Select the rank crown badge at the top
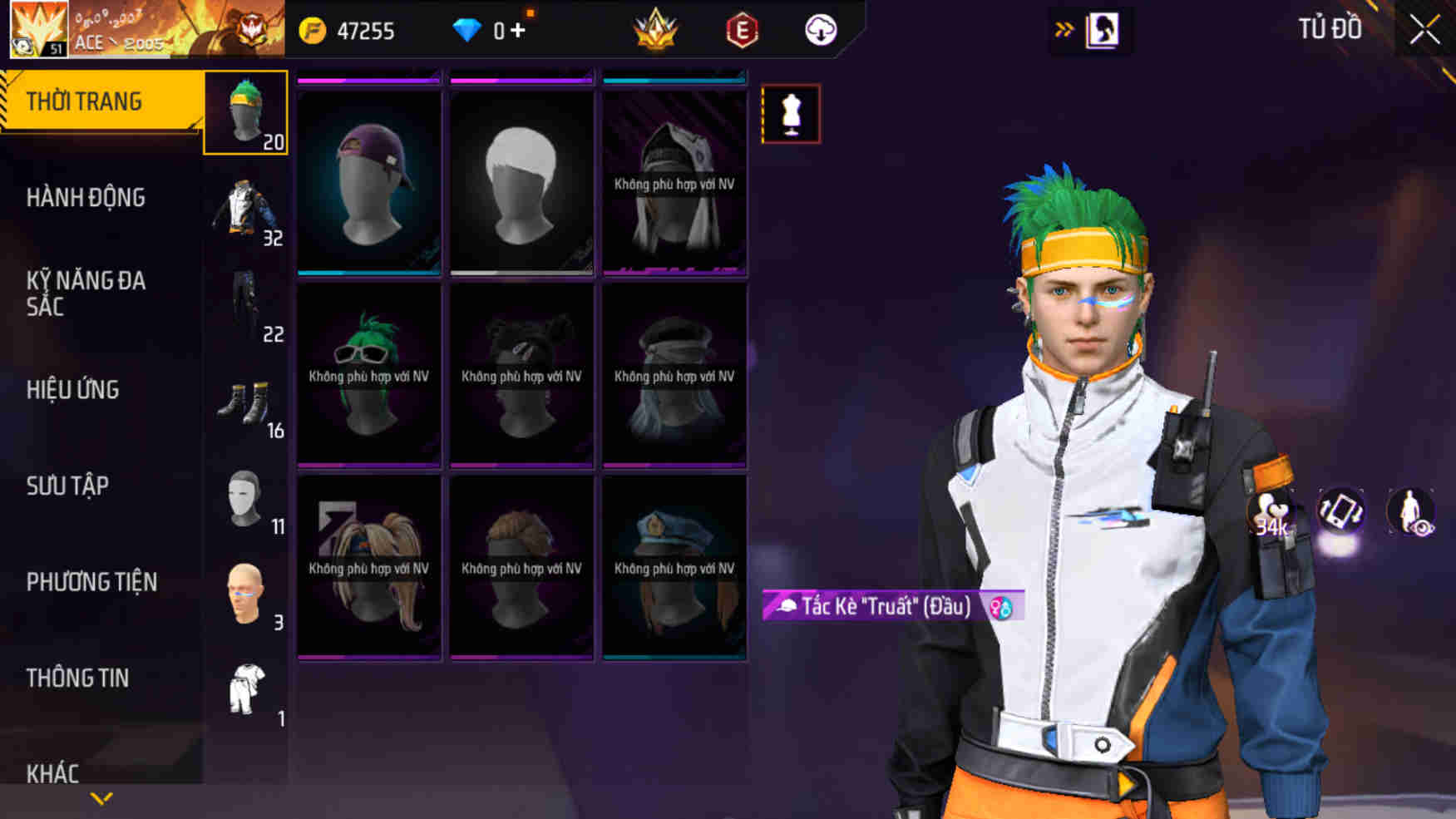The image size is (1456, 819). tap(657, 29)
